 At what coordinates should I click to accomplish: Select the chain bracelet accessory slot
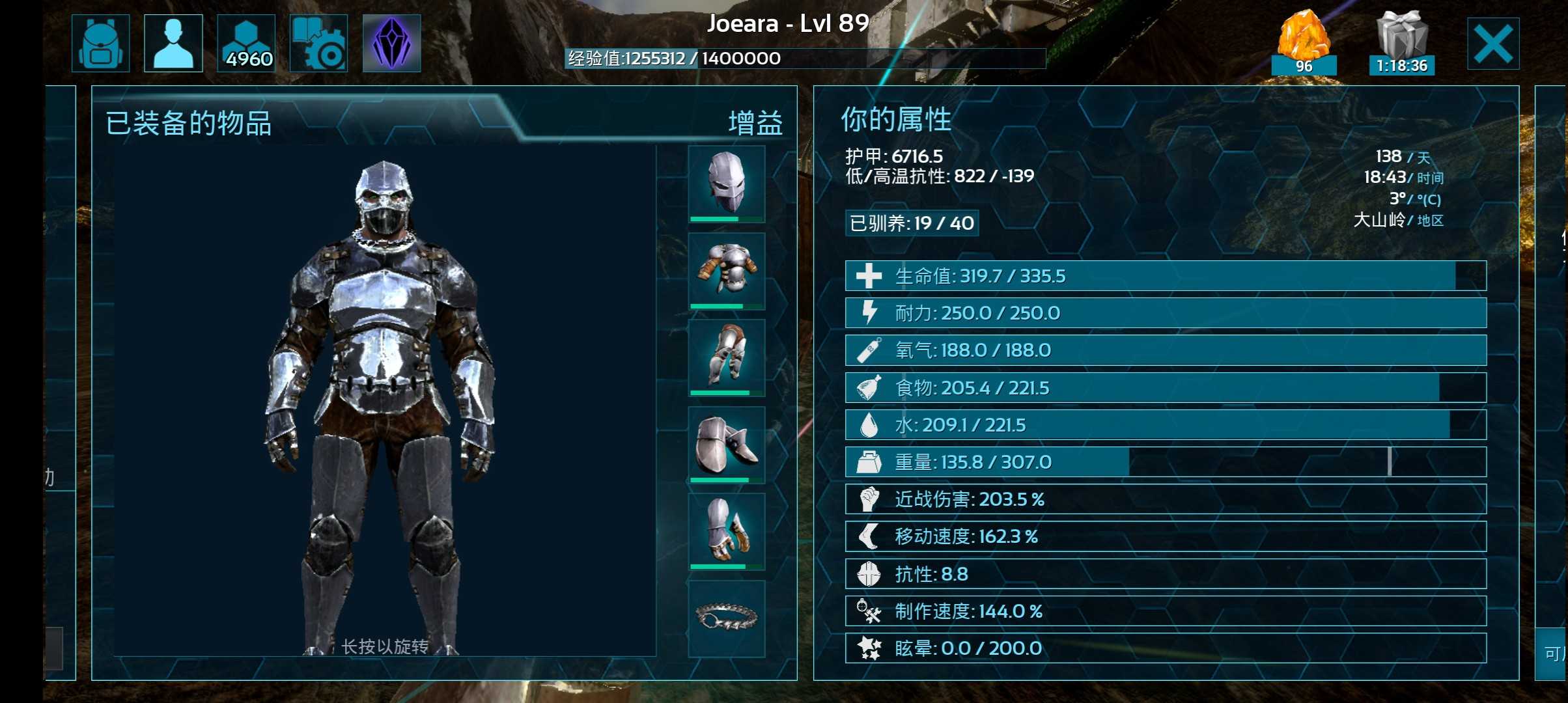point(727,617)
